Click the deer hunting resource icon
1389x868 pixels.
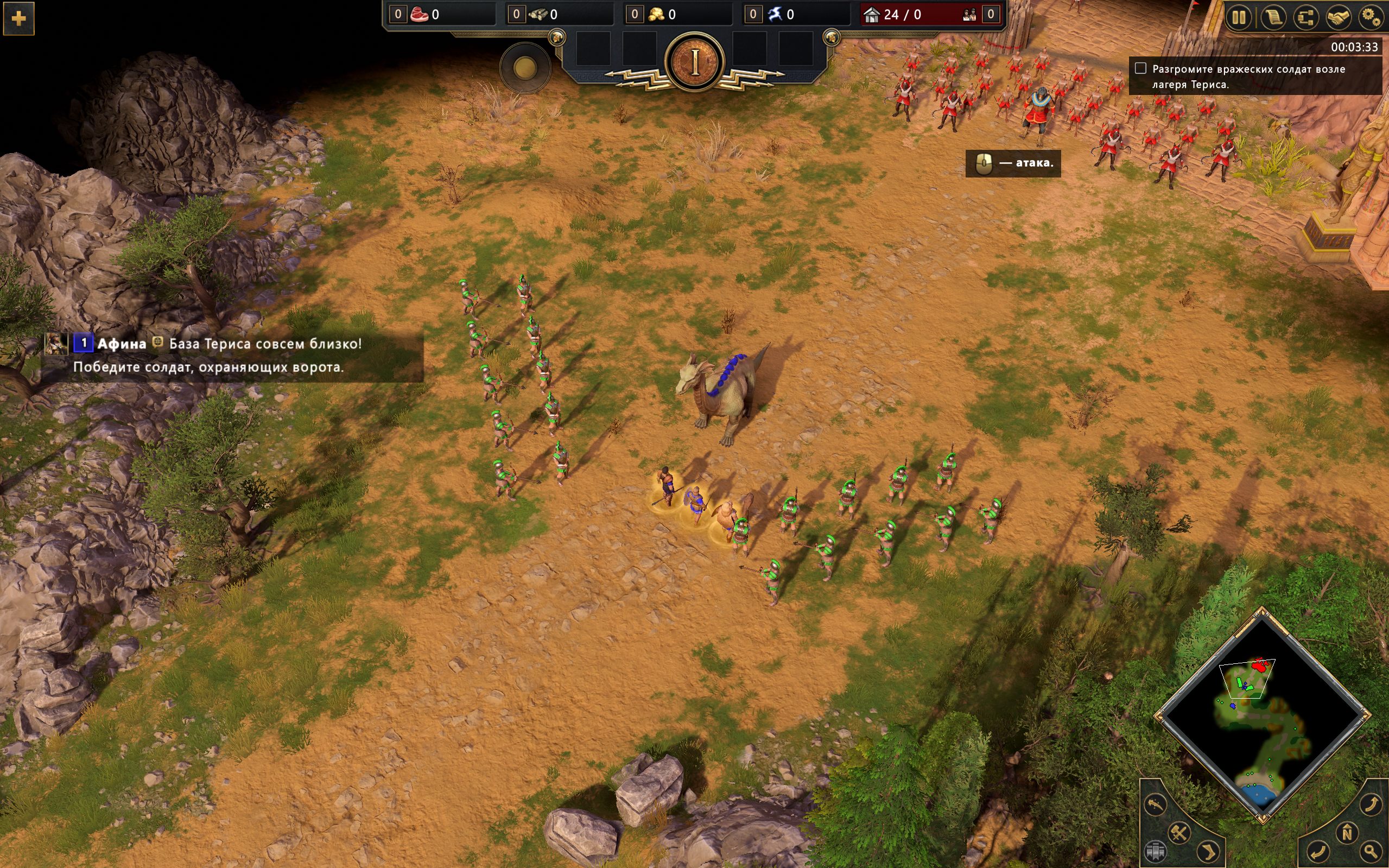click(x=775, y=14)
